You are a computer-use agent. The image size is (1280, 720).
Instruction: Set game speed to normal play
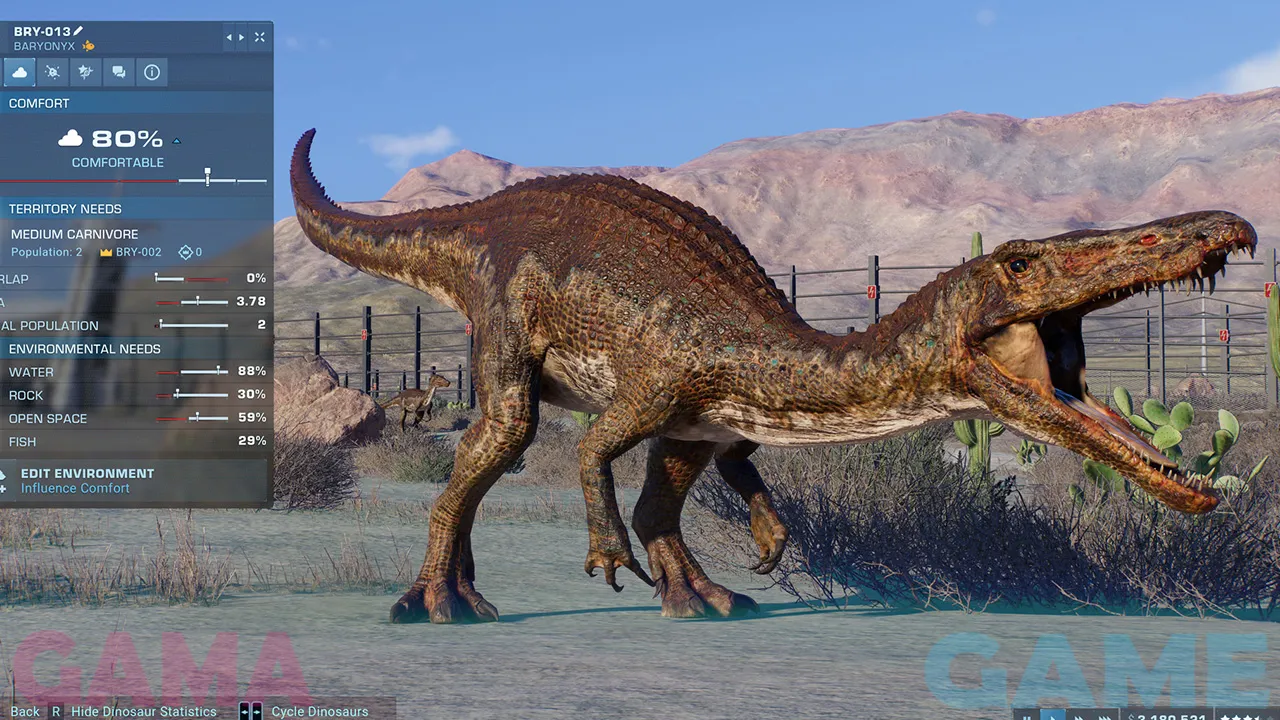coord(1052,716)
